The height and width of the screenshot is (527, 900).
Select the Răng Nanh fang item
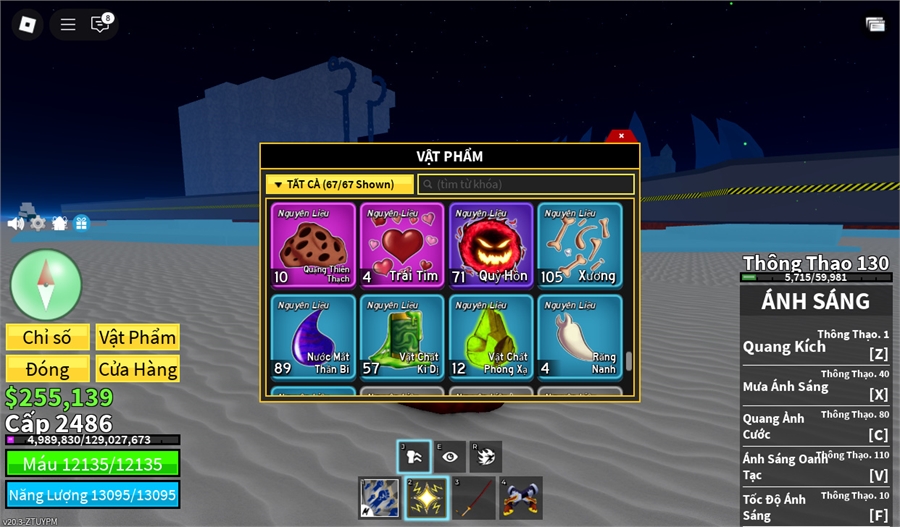tap(580, 337)
